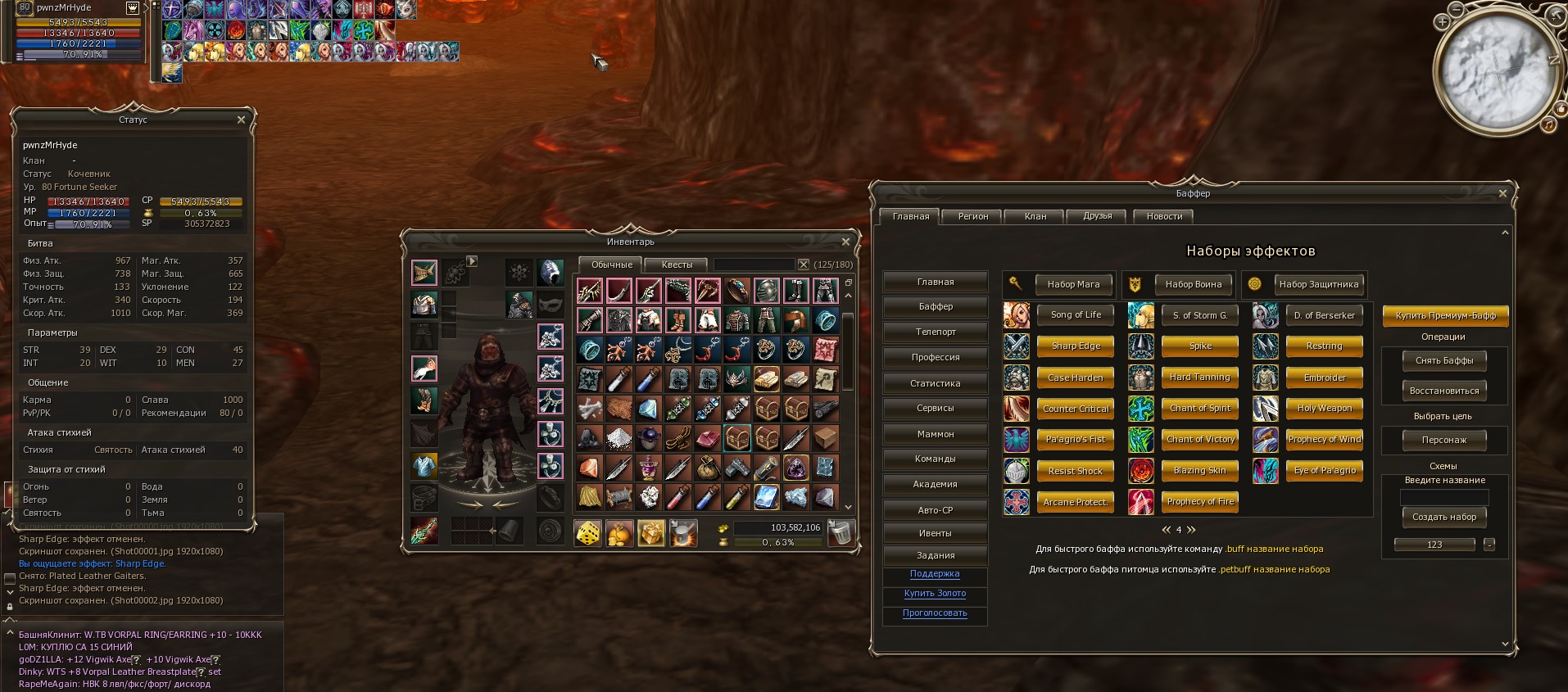Open the Телепорт menu entry

(936, 332)
